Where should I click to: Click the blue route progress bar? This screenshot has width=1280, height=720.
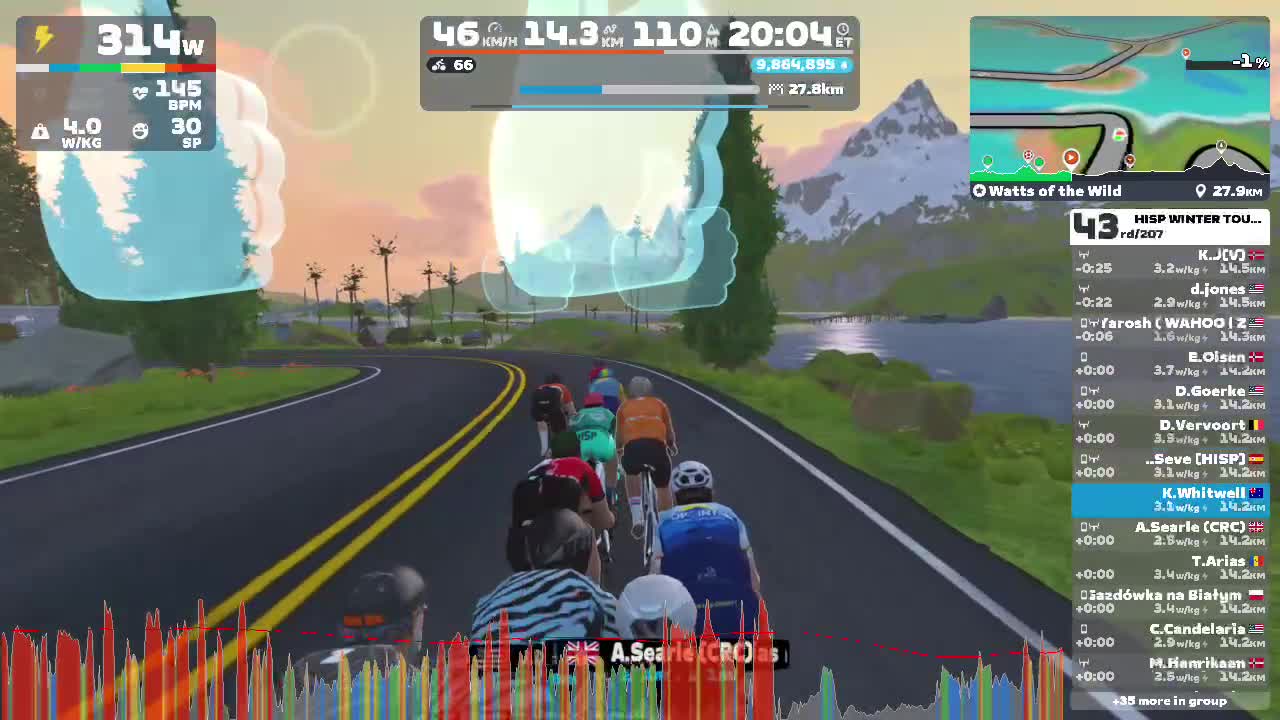pos(560,89)
